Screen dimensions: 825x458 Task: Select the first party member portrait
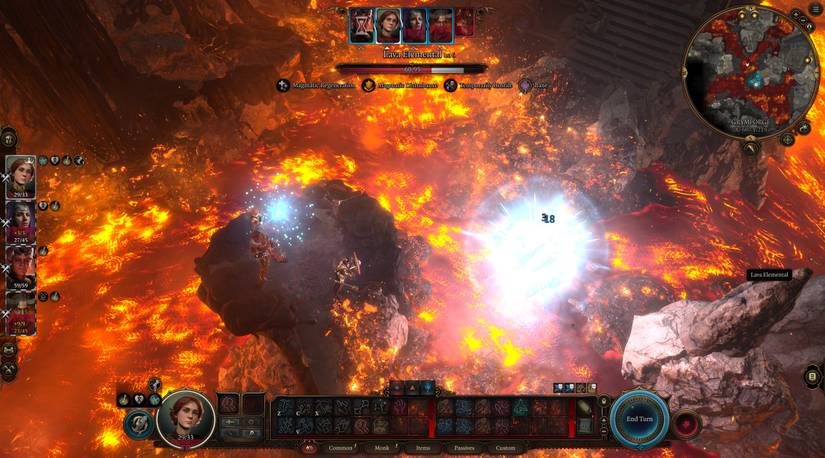(x=20, y=176)
